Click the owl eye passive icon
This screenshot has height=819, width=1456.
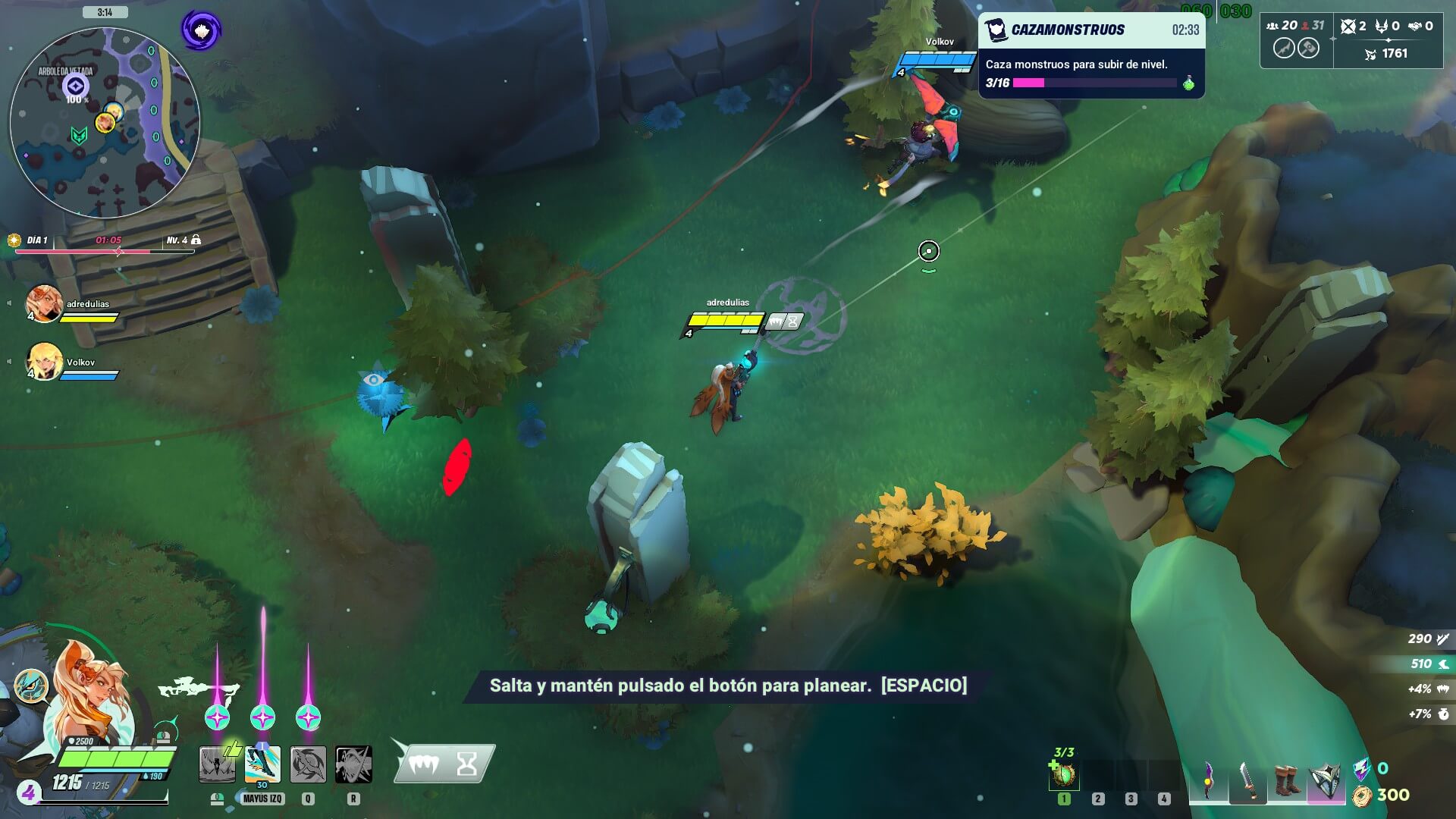[31, 686]
